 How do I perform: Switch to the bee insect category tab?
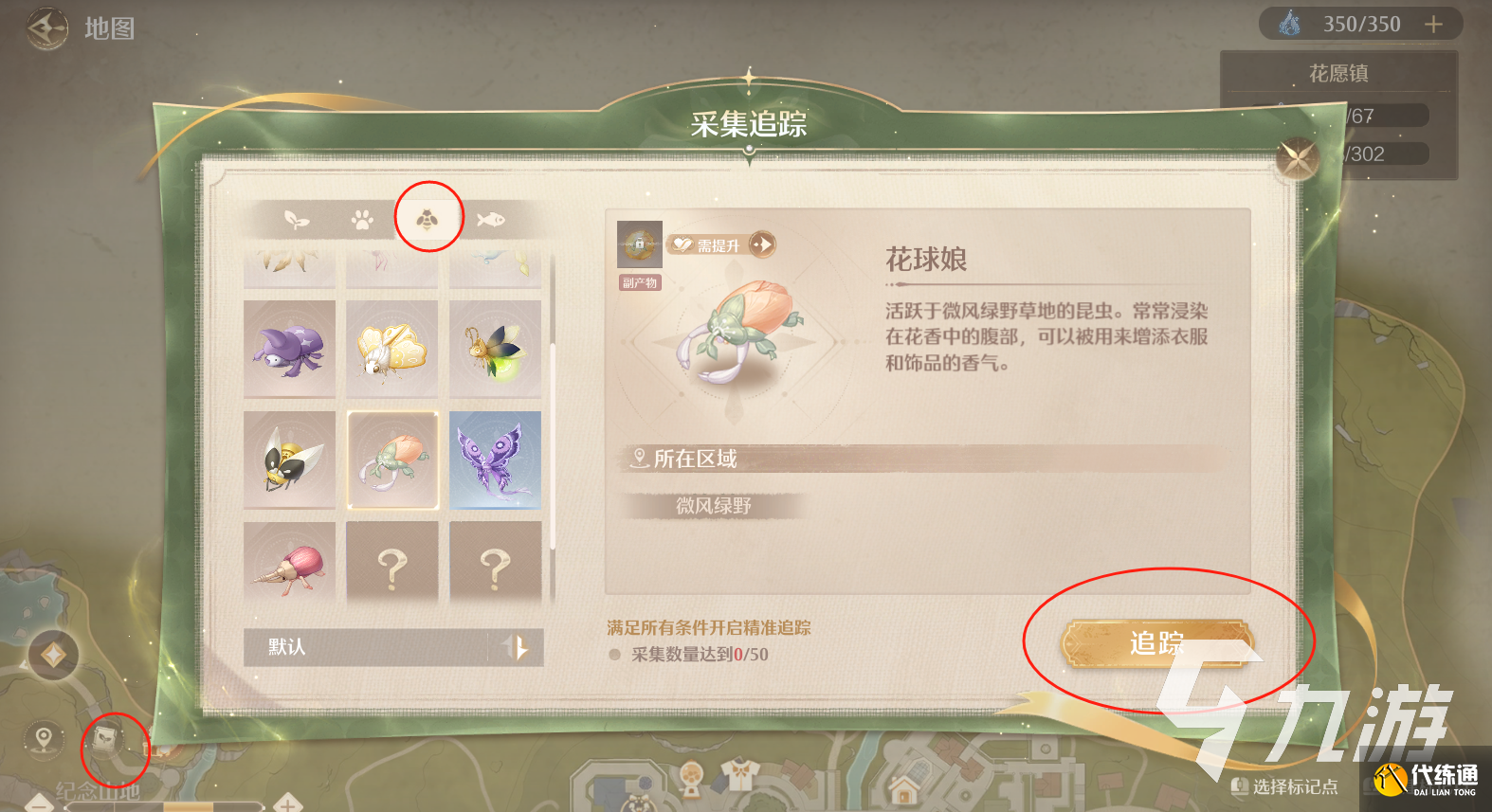pos(428,218)
